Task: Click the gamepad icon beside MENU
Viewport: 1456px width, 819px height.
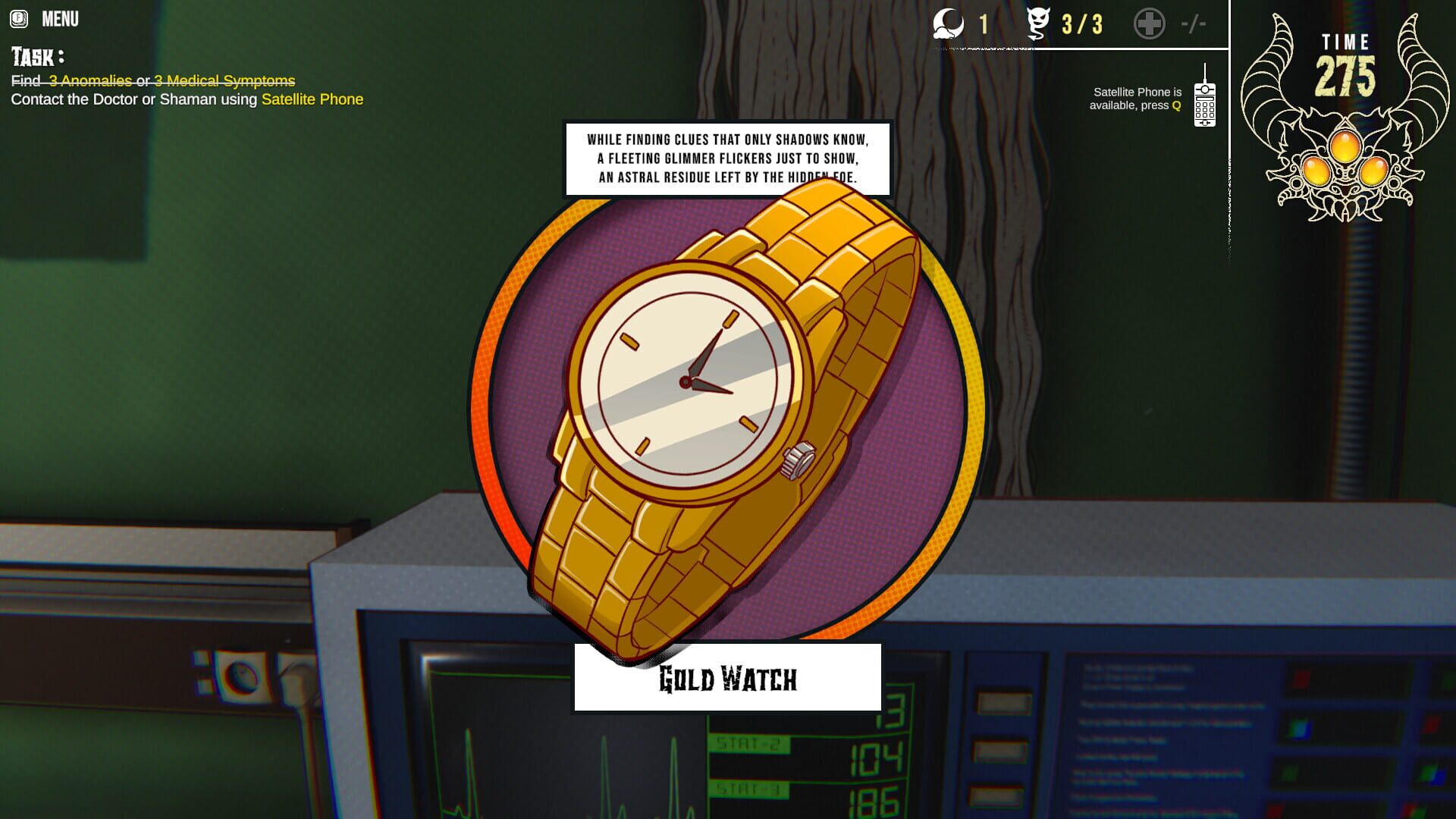Action: (x=19, y=19)
